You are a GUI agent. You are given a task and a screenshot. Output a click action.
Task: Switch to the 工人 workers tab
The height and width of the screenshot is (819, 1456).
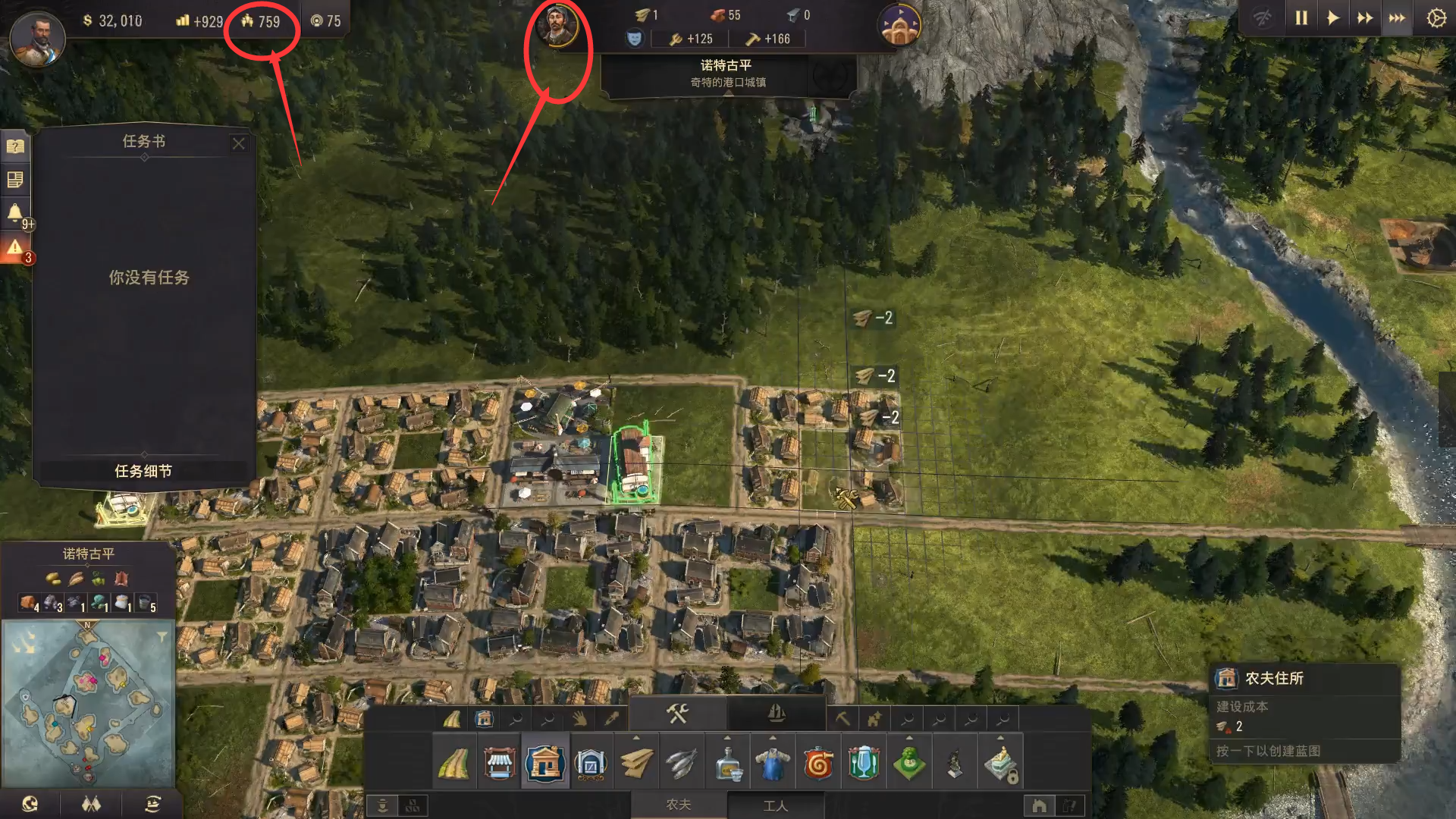coord(775,805)
